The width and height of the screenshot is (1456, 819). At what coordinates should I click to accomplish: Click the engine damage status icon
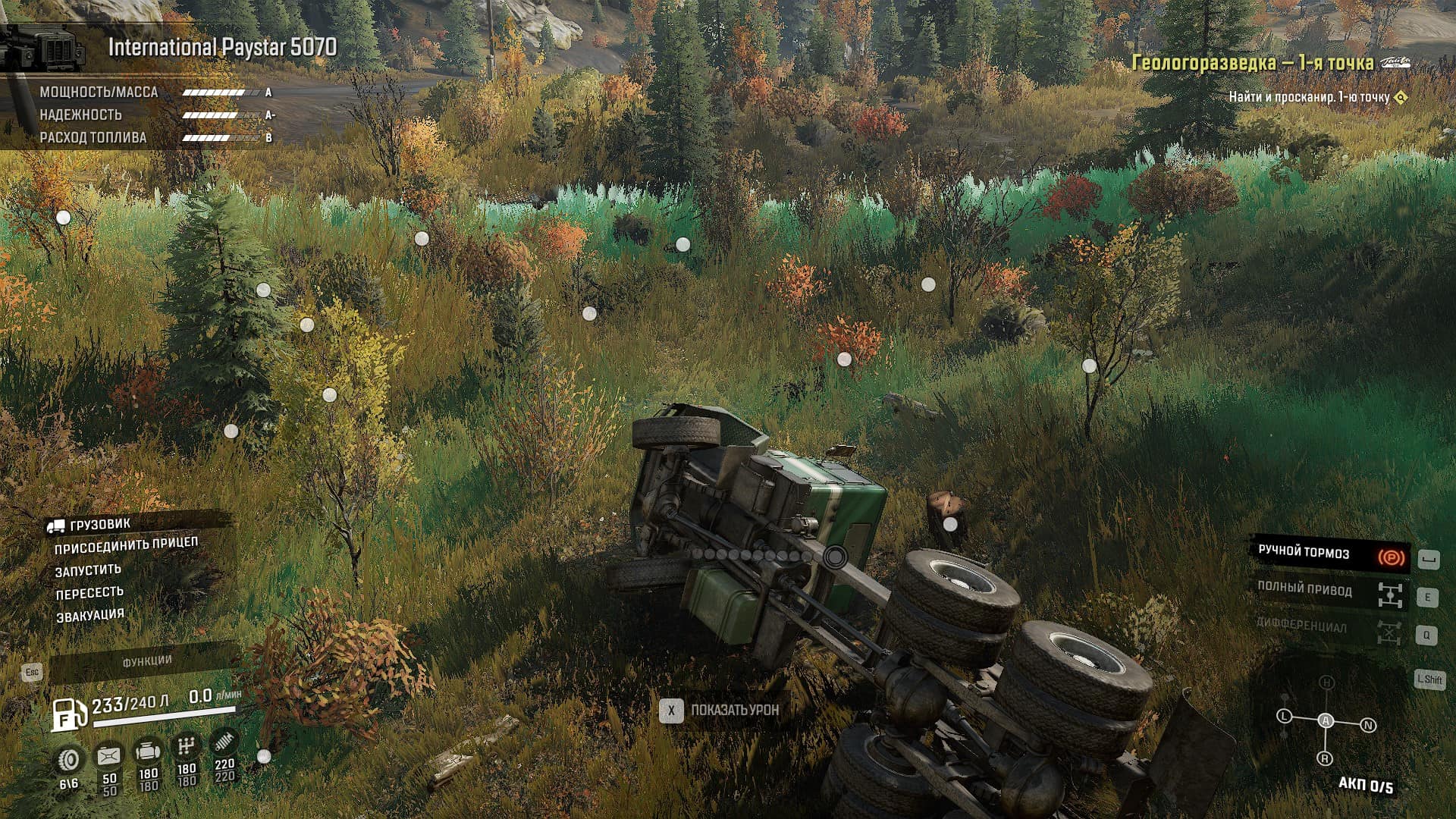pyautogui.click(x=147, y=752)
